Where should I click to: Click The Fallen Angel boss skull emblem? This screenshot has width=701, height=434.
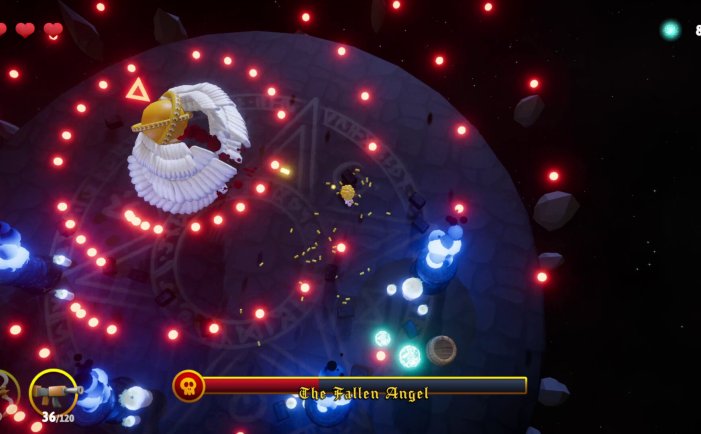(188, 386)
